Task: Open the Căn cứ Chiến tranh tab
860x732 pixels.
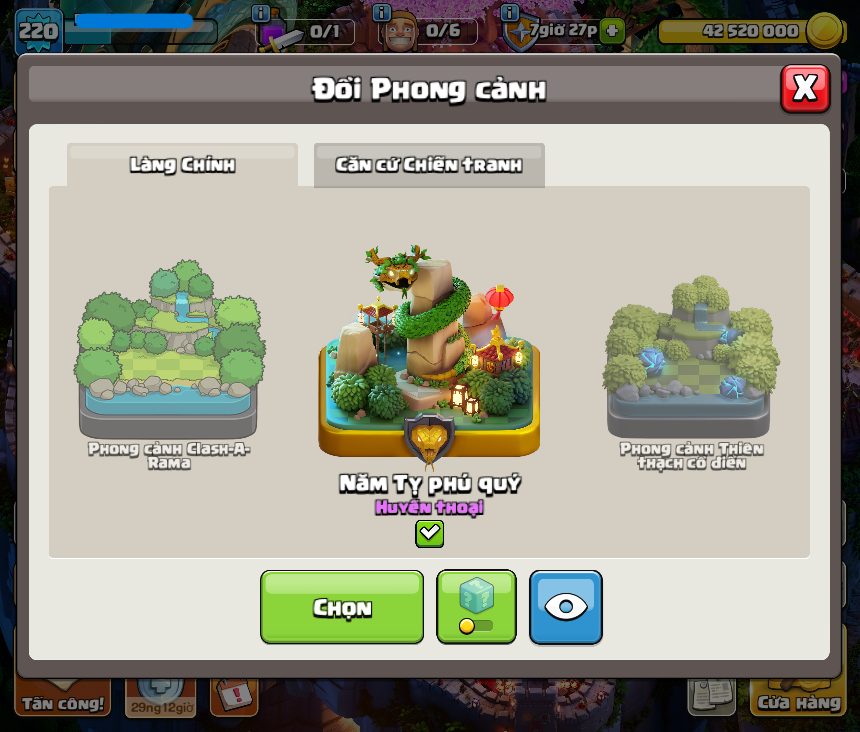Action: point(429,165)
